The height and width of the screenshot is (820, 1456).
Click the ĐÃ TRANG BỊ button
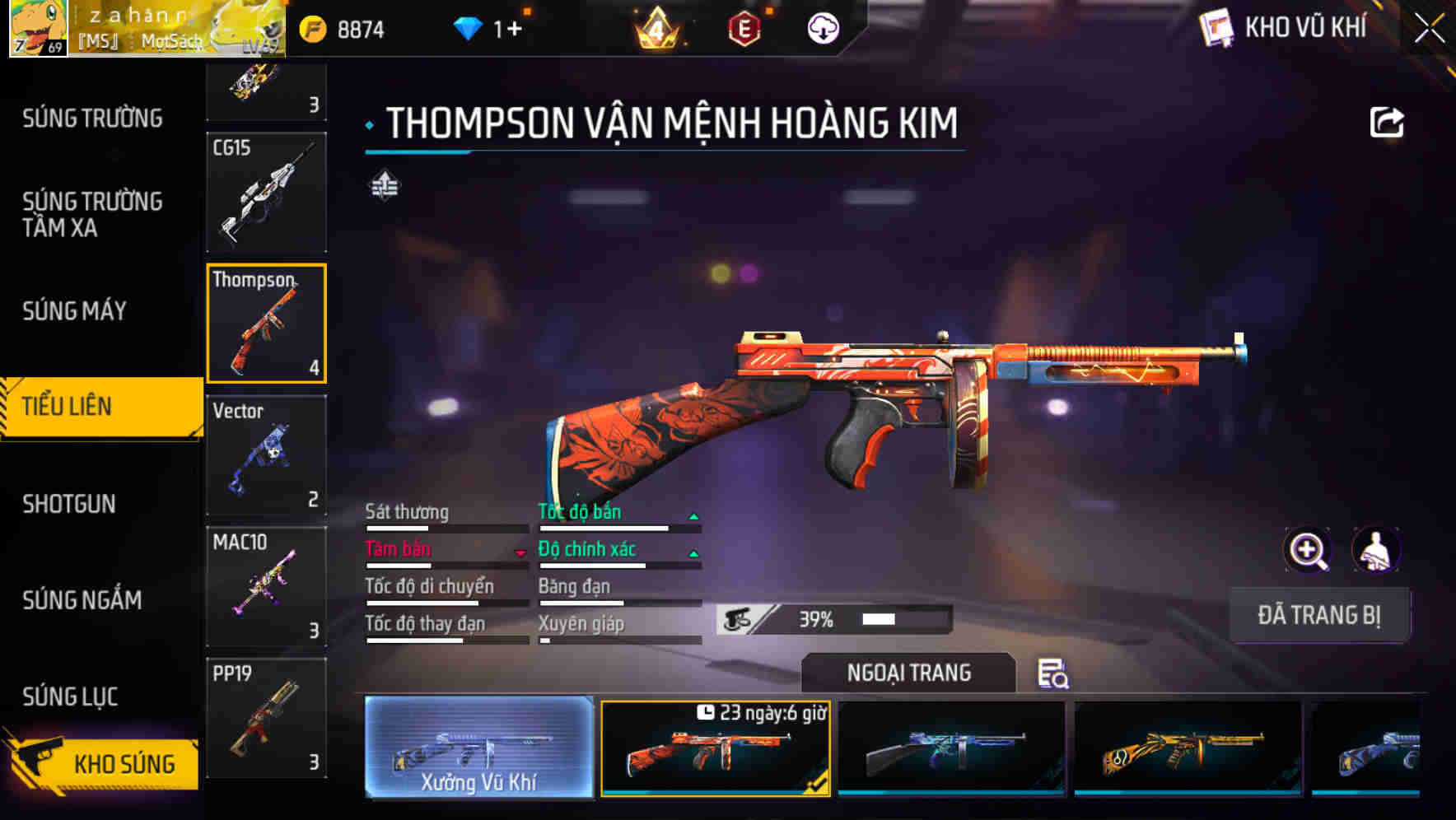coord(1319,614)
